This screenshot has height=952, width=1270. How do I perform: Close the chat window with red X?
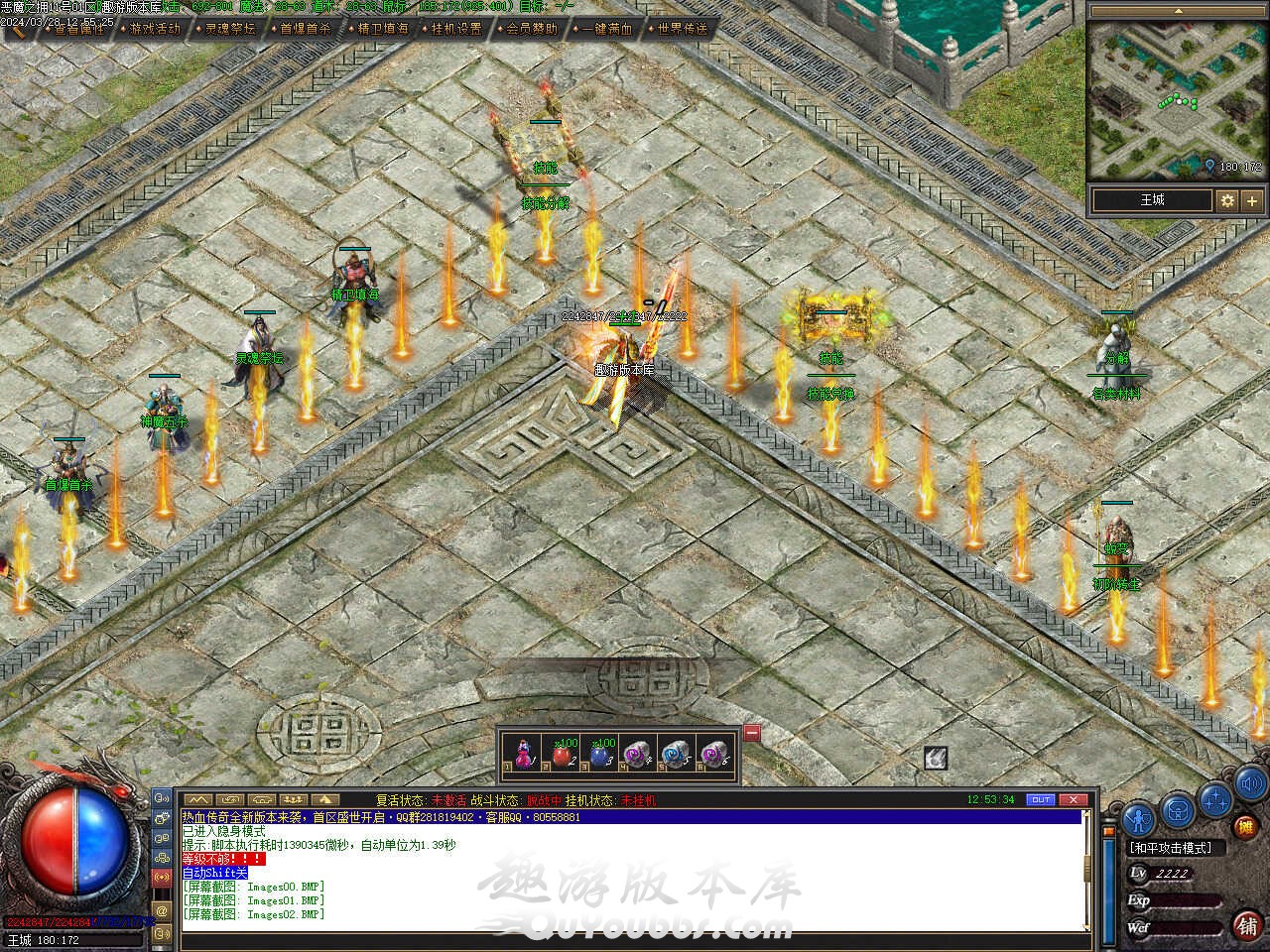(x=1073, y=799)
